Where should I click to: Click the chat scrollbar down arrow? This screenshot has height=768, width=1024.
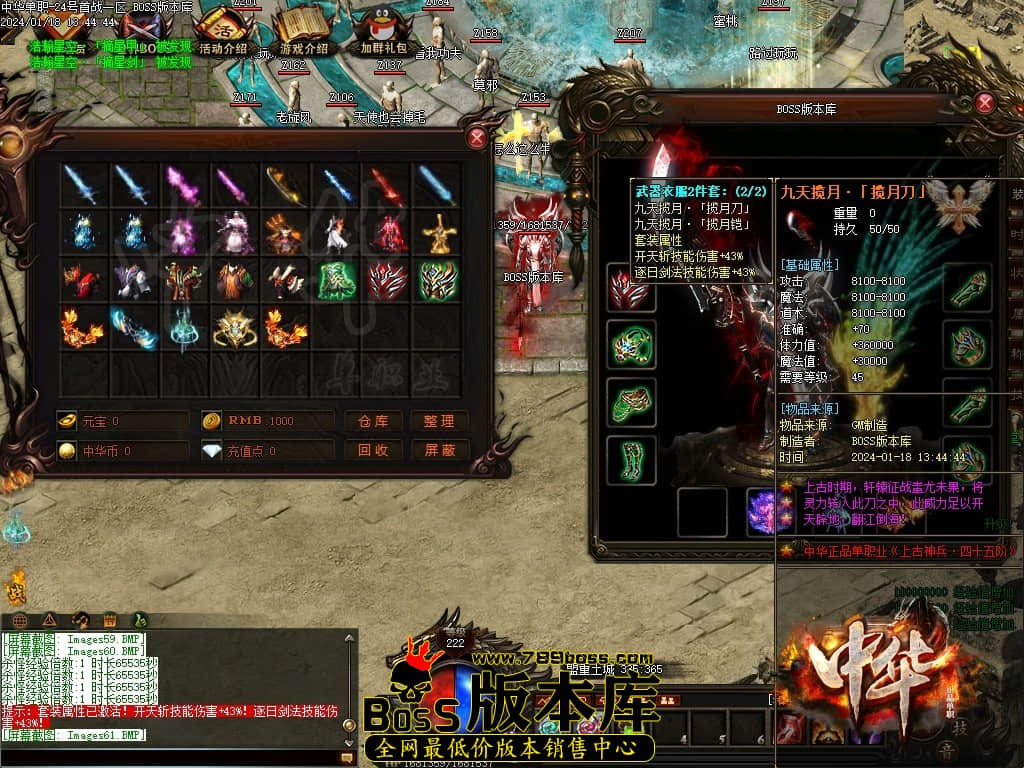(349, 742)
